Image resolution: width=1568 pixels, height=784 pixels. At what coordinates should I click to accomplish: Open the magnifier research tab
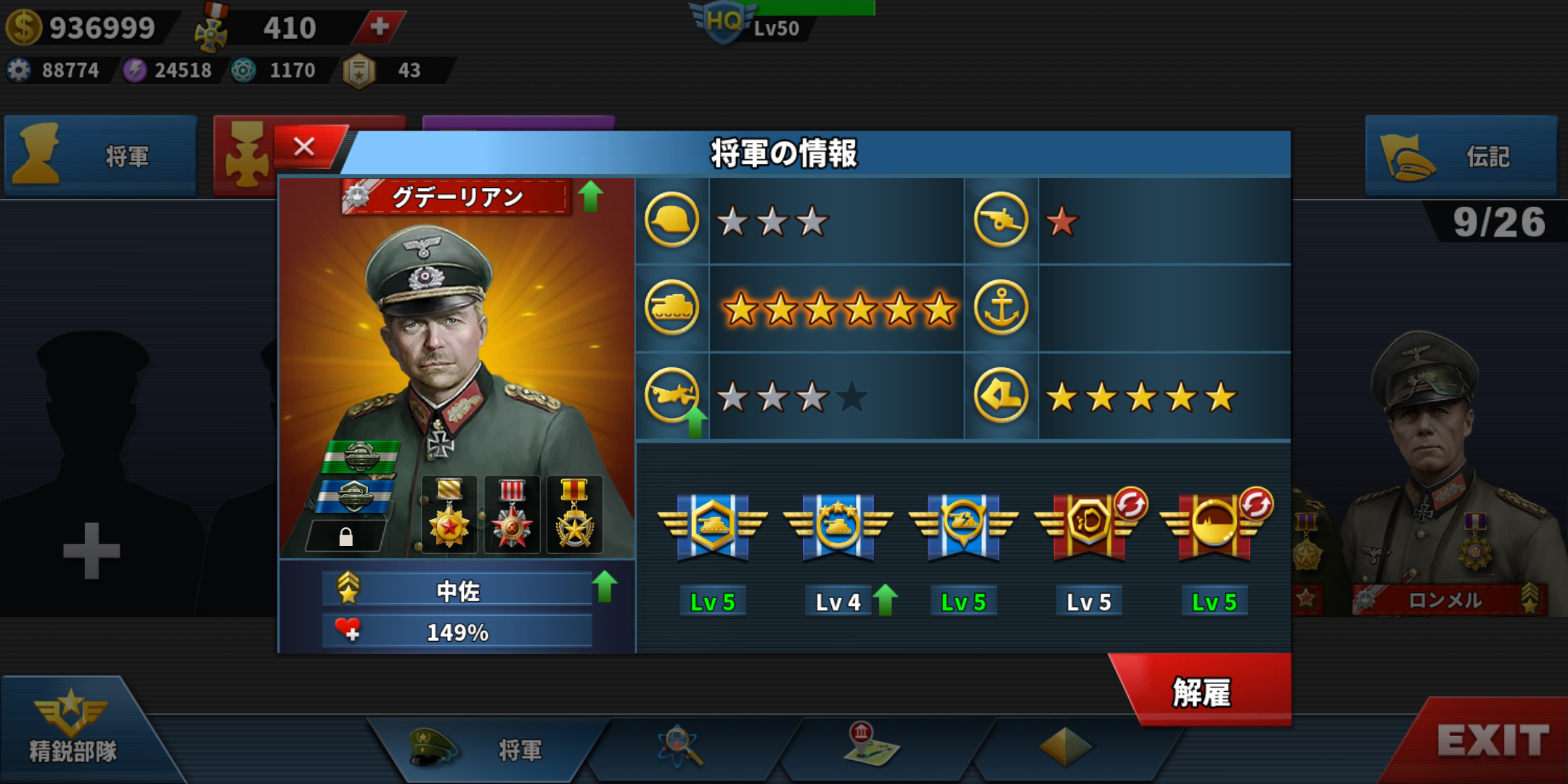pyautogui.click(x=679, y=746)
